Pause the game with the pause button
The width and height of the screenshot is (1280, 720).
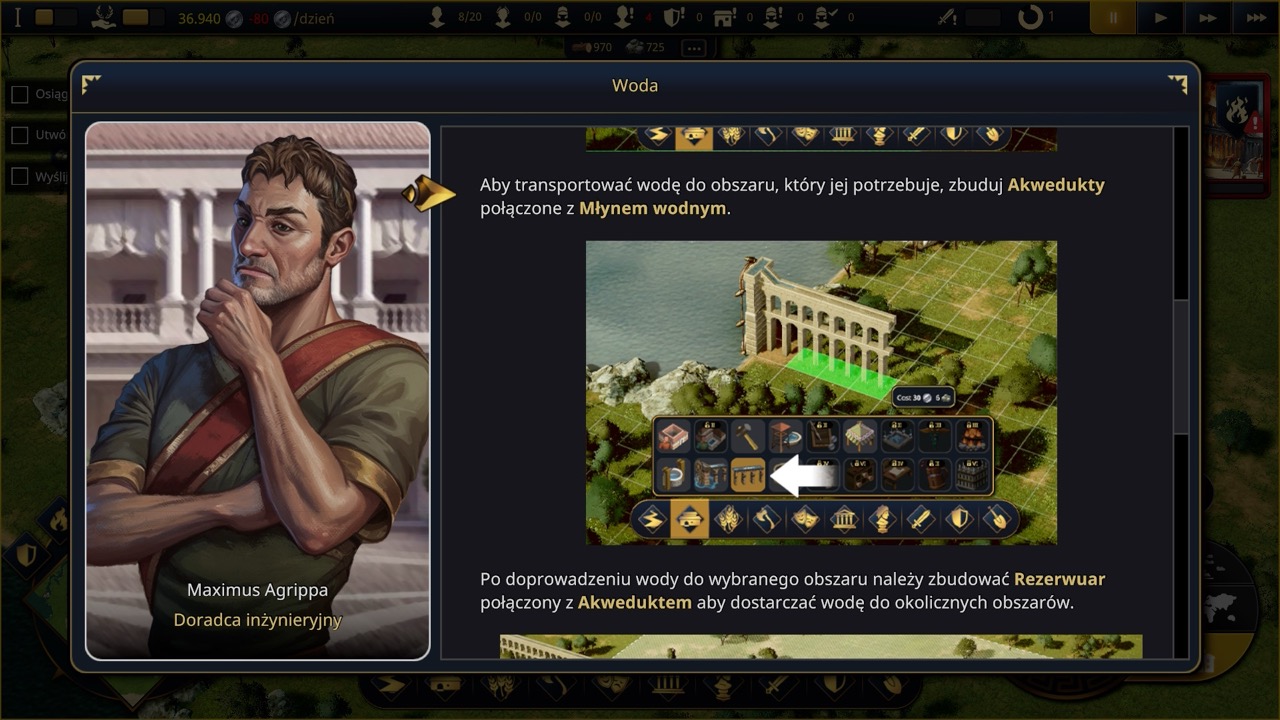pyautogui.click(x=1113, y=18)
